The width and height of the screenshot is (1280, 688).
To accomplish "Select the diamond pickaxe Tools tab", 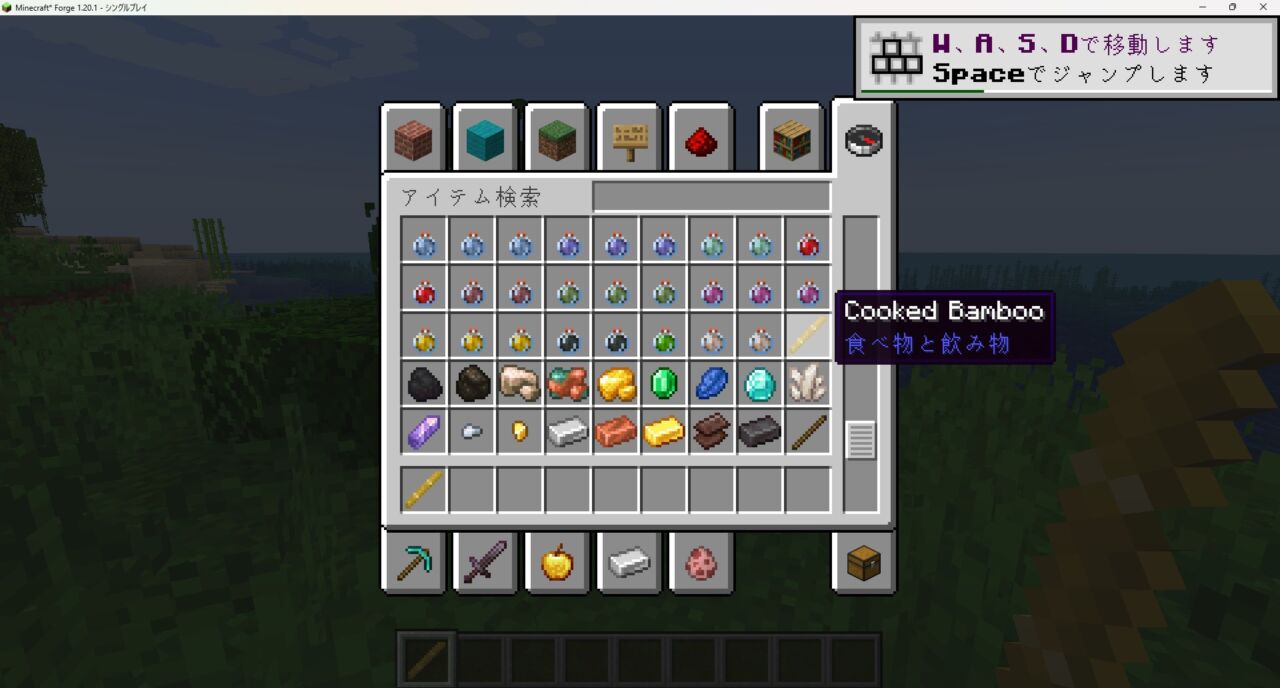I will coord(413,563).
